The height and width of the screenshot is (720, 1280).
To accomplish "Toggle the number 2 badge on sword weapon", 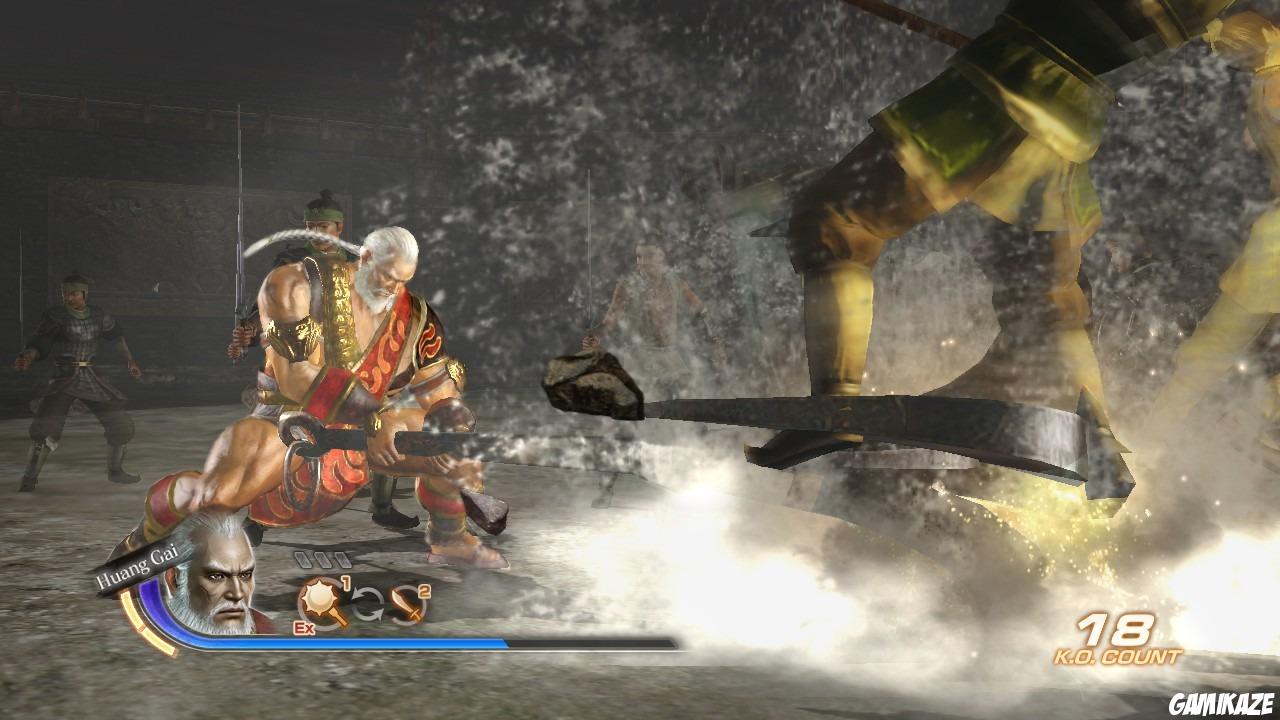I will 424,590.
